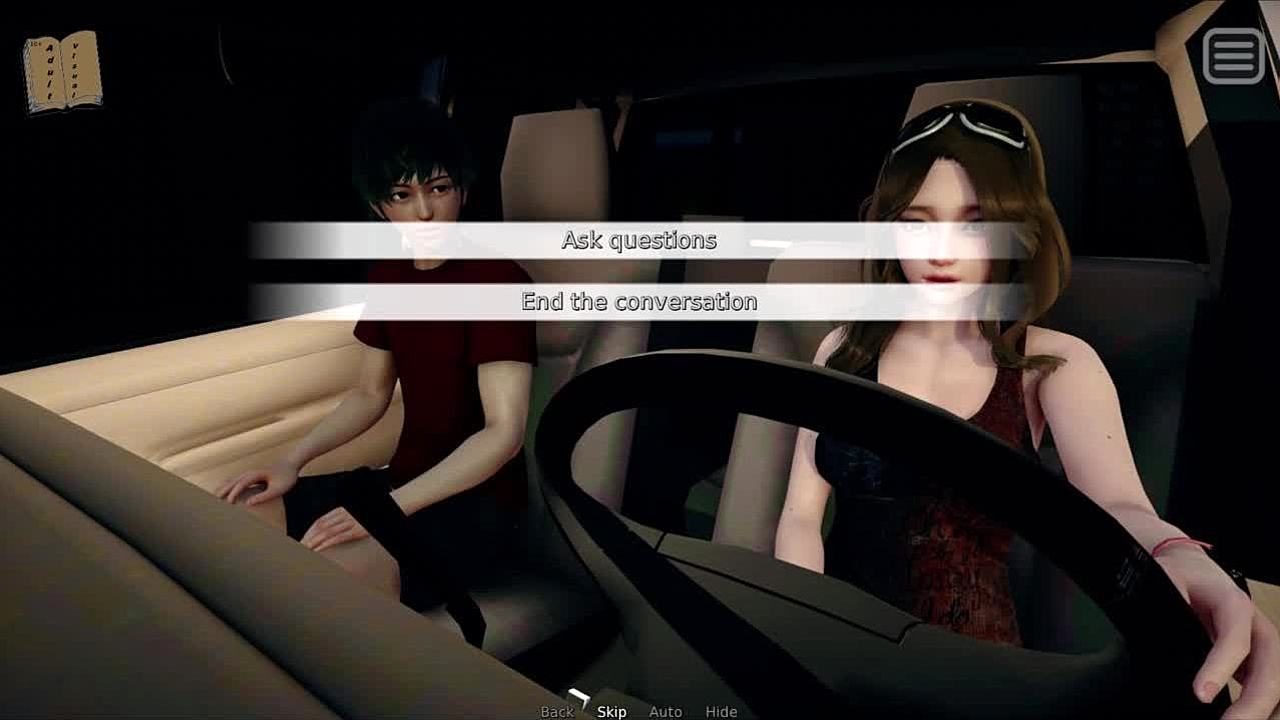Hide the interface with Hide button
The width and height of the screenshot is (1280, 720).
(x=721, y=712)
